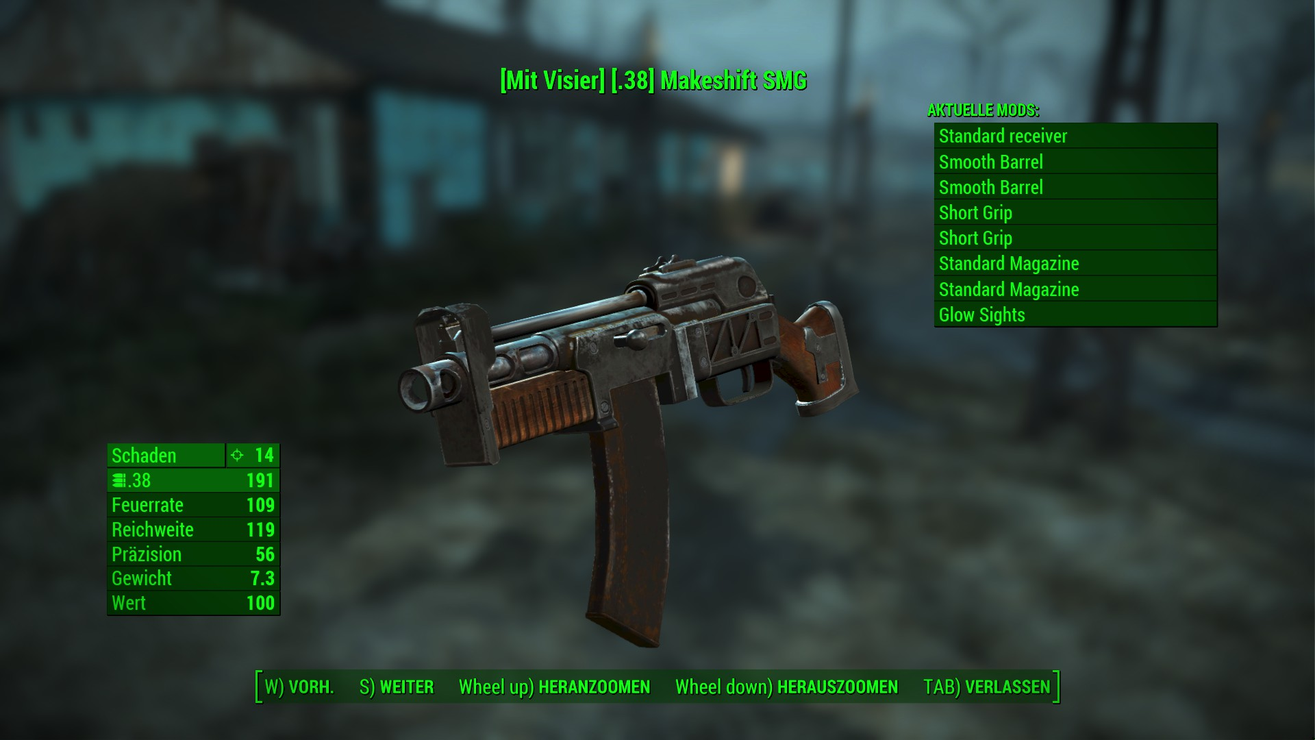Show the next item with WEITER
Screen dimensions: 1315x740
[396, 687]
